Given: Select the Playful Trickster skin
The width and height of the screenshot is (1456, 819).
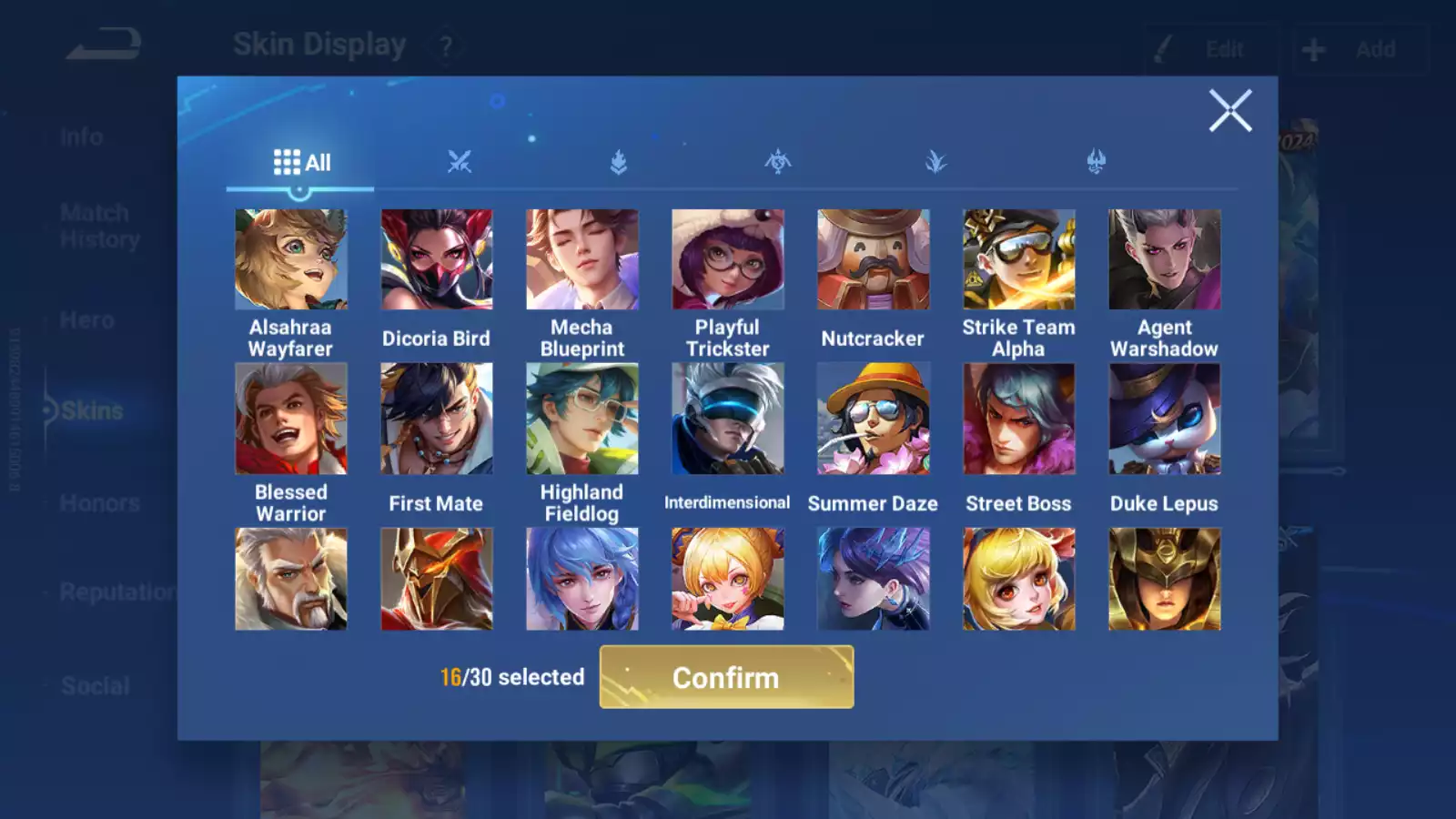Looking at the screenshot, I should click(x=728, y=260).
